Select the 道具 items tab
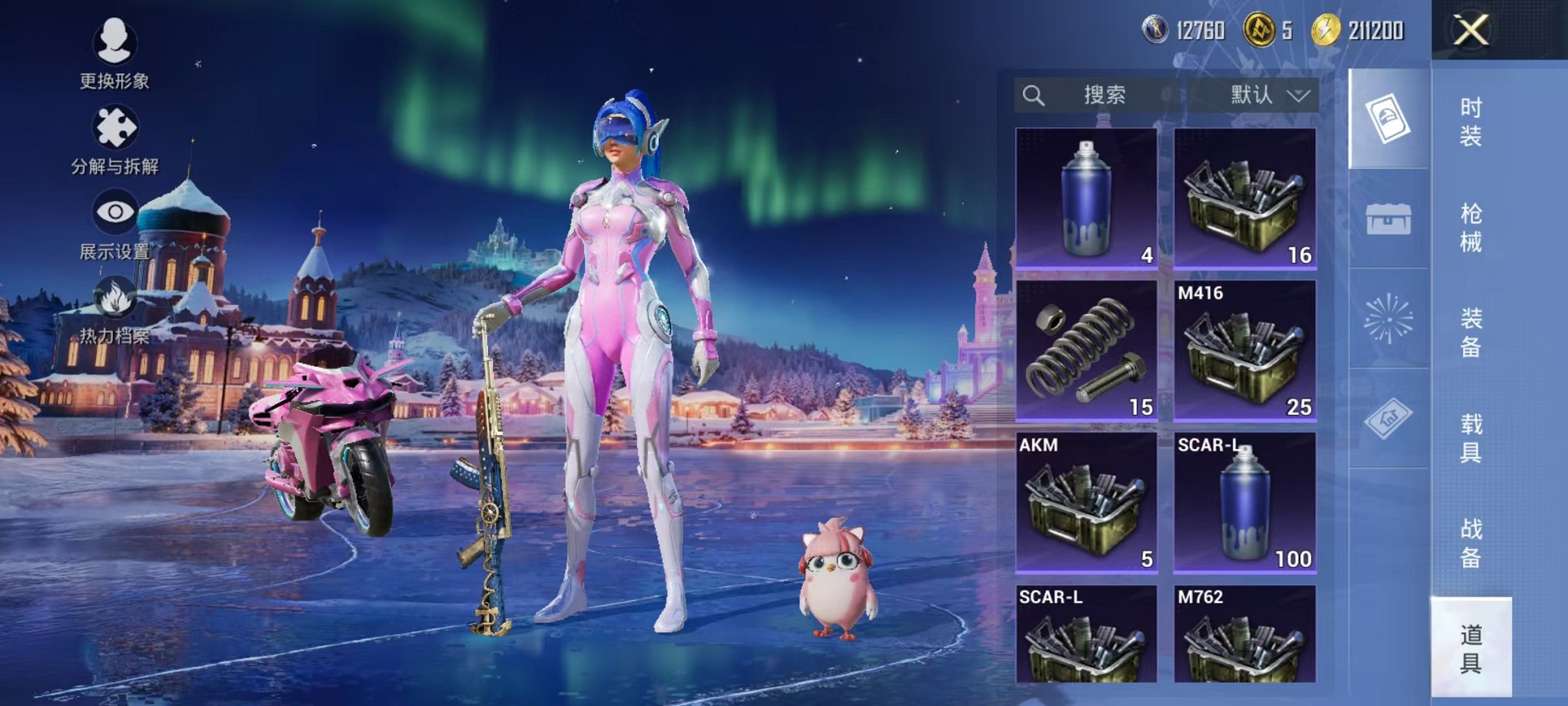The image size is (1568, 706). pyautogui.click(x=1470, y=648)
